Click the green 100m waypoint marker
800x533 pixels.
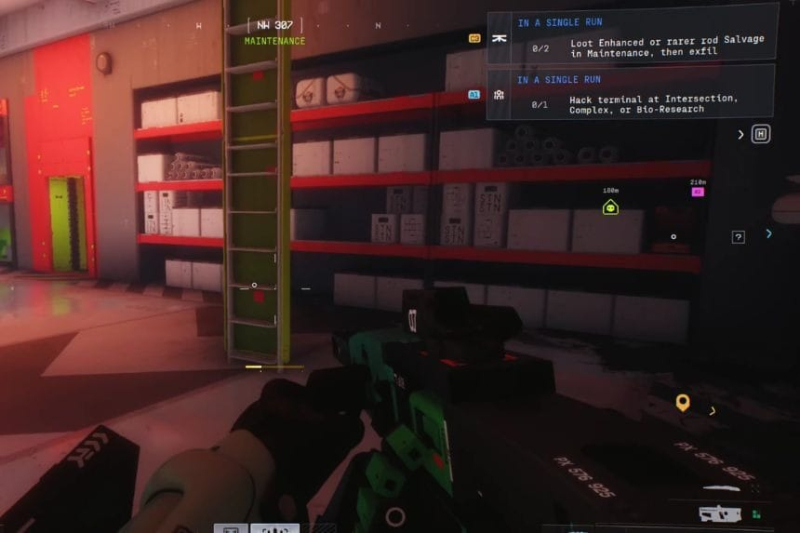(x=610, y=207)
